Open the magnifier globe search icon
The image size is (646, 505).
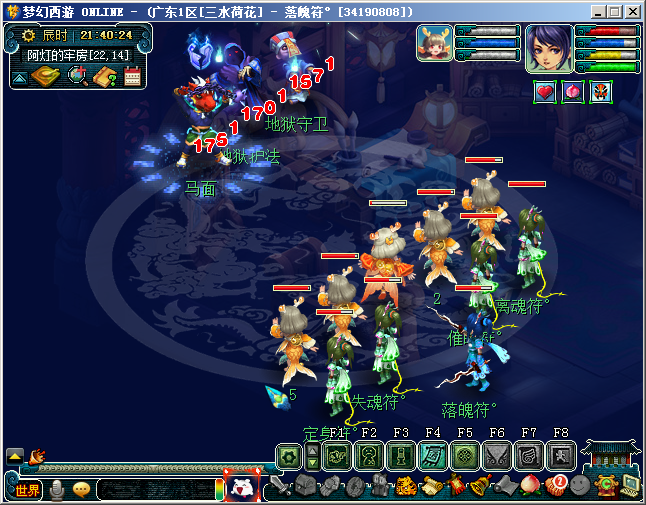point(77,76)
